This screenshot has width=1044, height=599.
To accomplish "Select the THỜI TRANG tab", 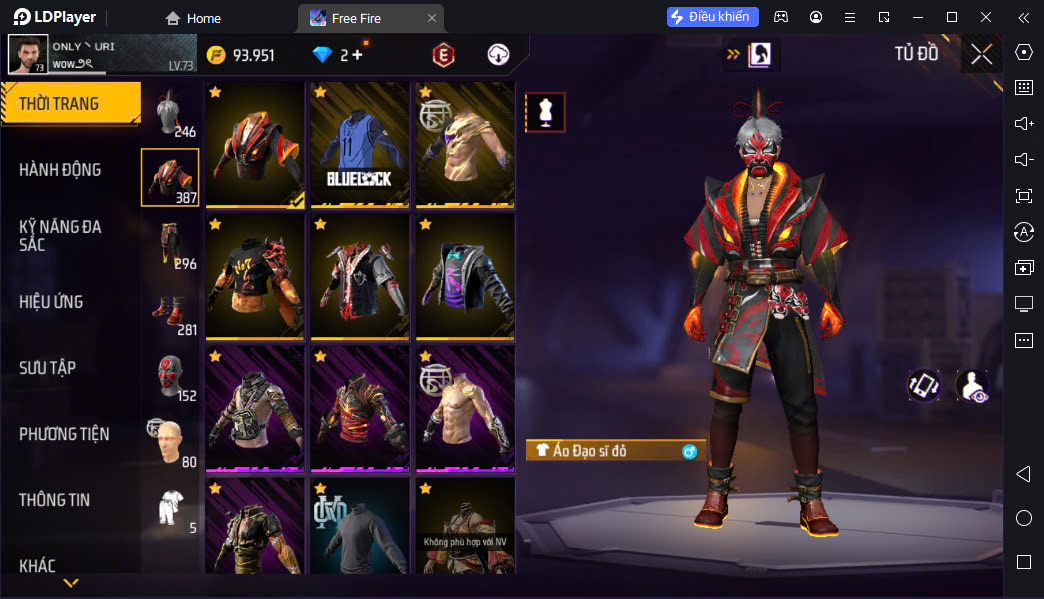I will pos(70,104).
